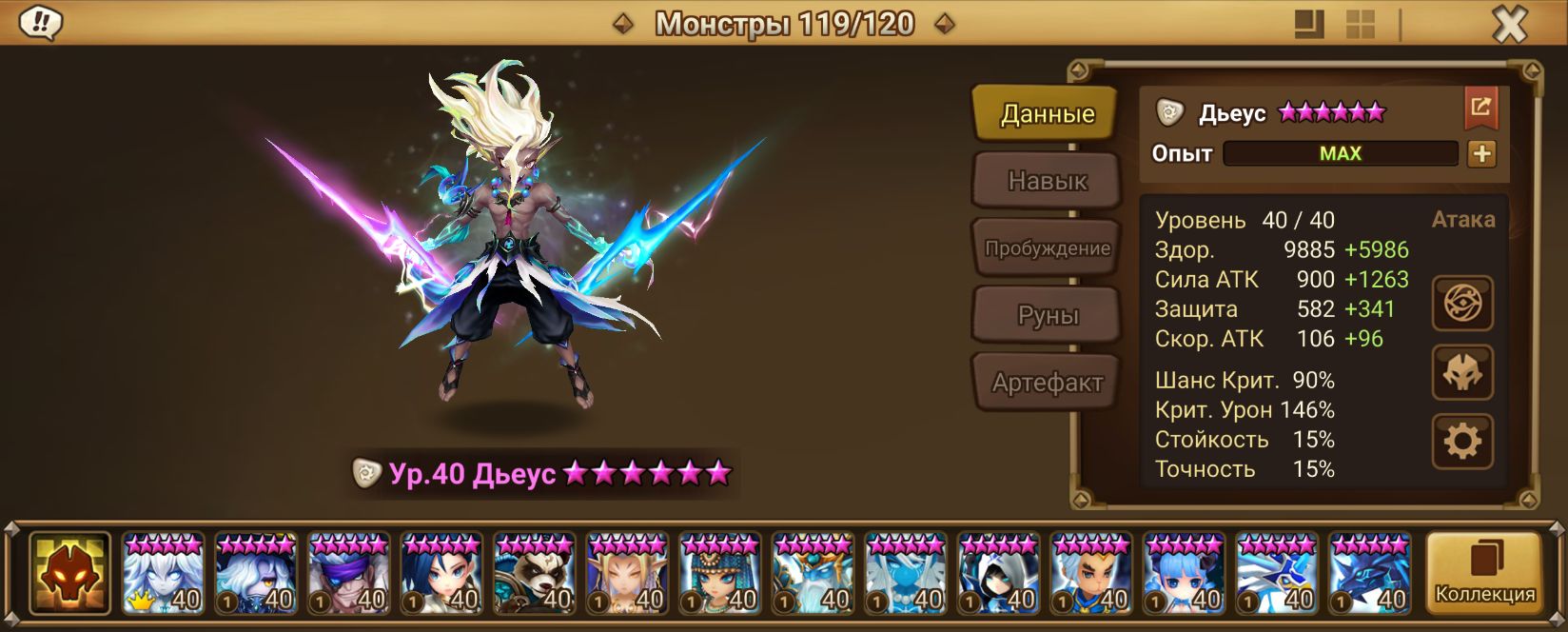Pick the monster thumbnail with the crown
Screen dimensions: 1568x632
163,573
